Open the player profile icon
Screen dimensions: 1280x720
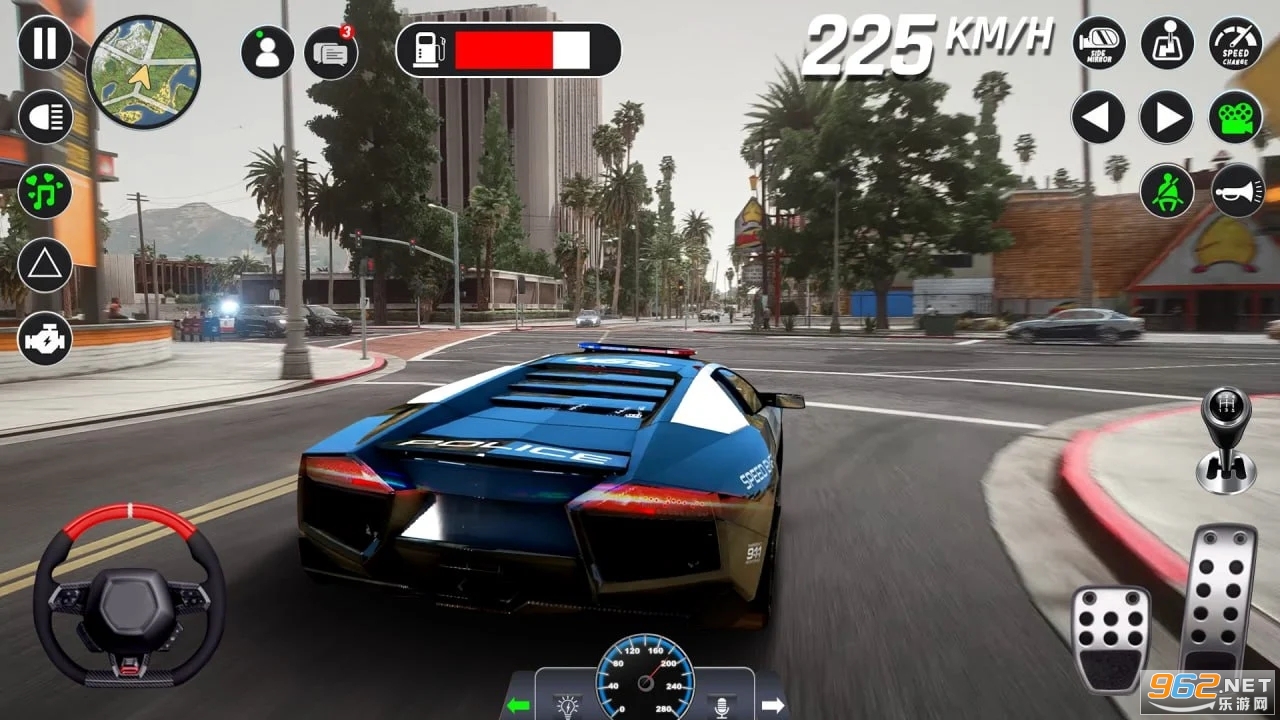(267, 52)
